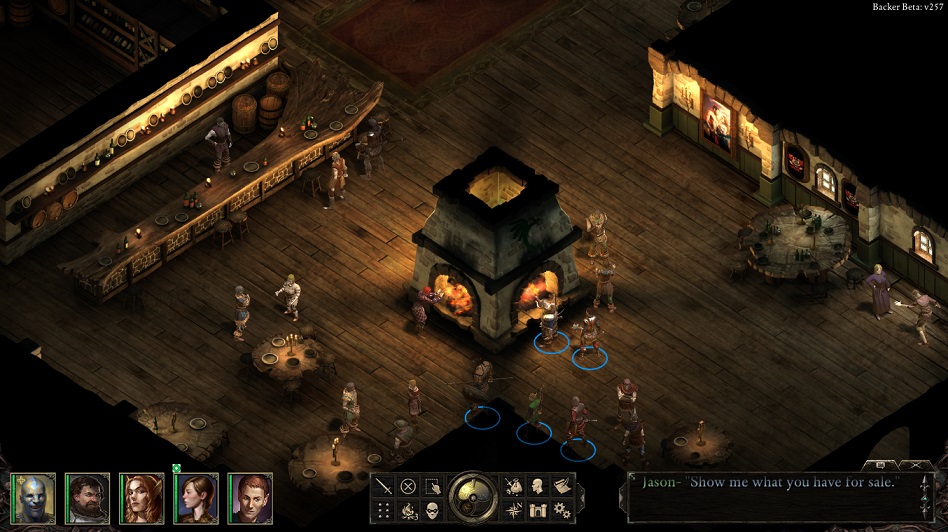The height and width of the screenshot is (532, 948).
Task: Open the journal quill-and-book icon
Action: coord(562,487)
